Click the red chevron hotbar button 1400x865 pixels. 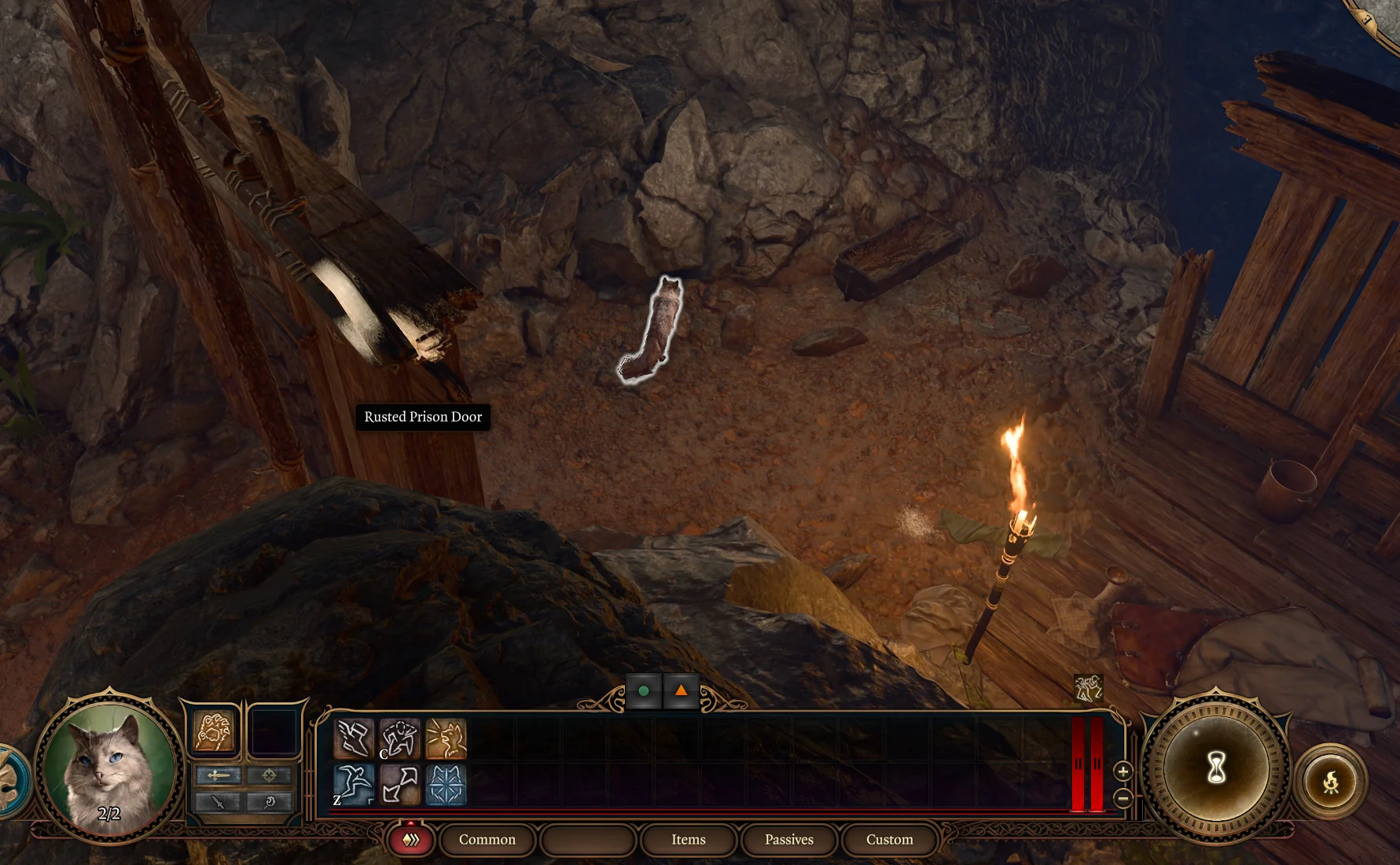[x=411, y=840]
